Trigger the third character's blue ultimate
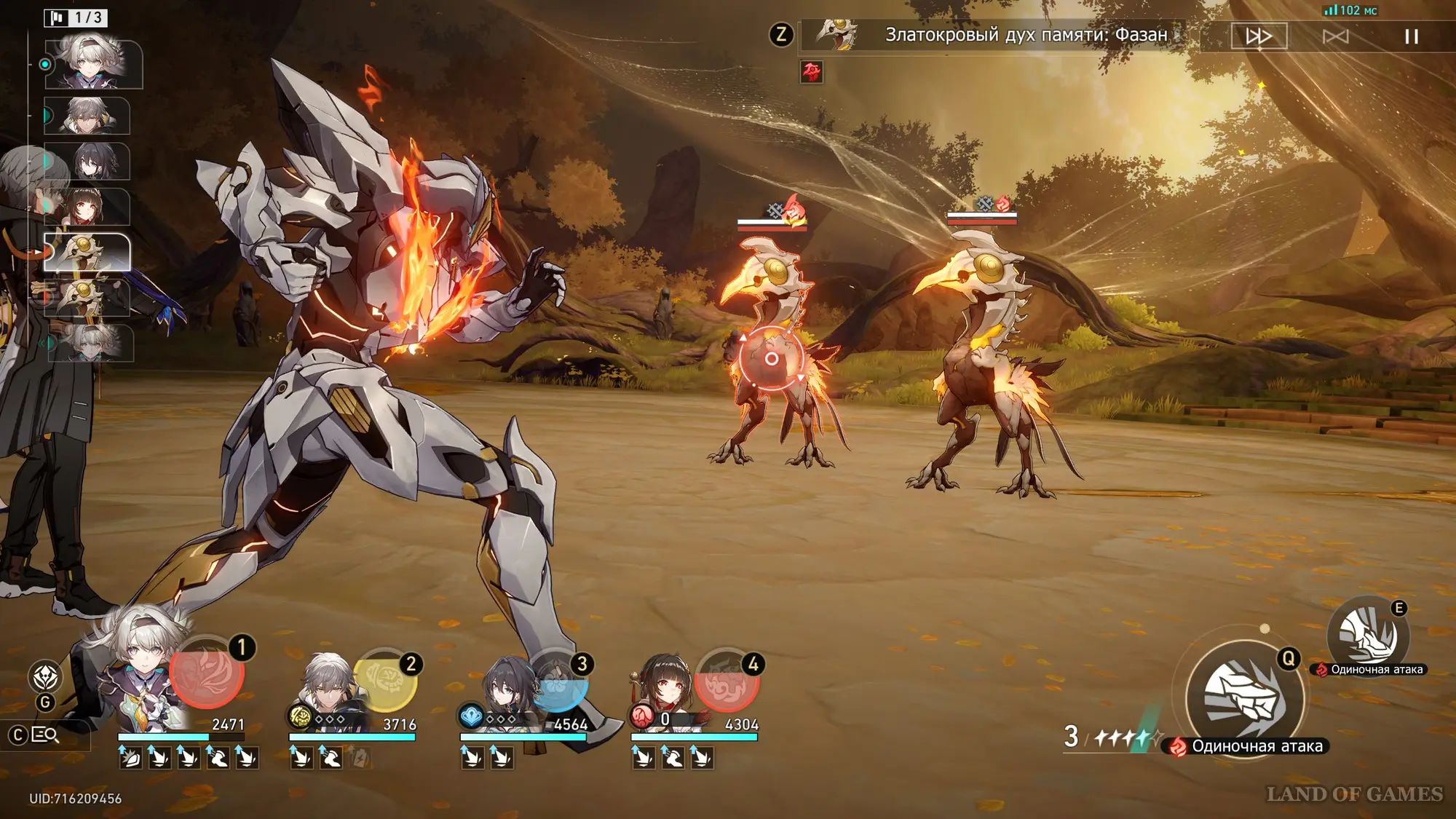Viewport: 1456px width, 819px height. pyautogui.click(x=557, y=681)
